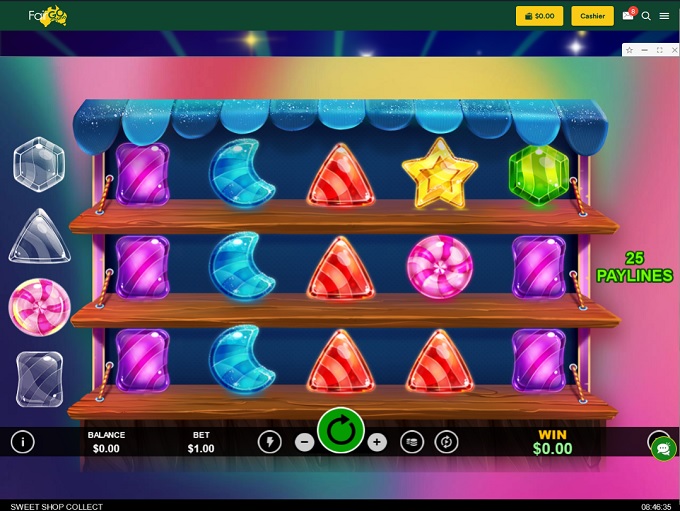Image resolution: width=680 pixels, height=511 pixels.
Task: Activate the lightning bolt turbo mode
Action: pyautogui.click(x=269, y=442)
